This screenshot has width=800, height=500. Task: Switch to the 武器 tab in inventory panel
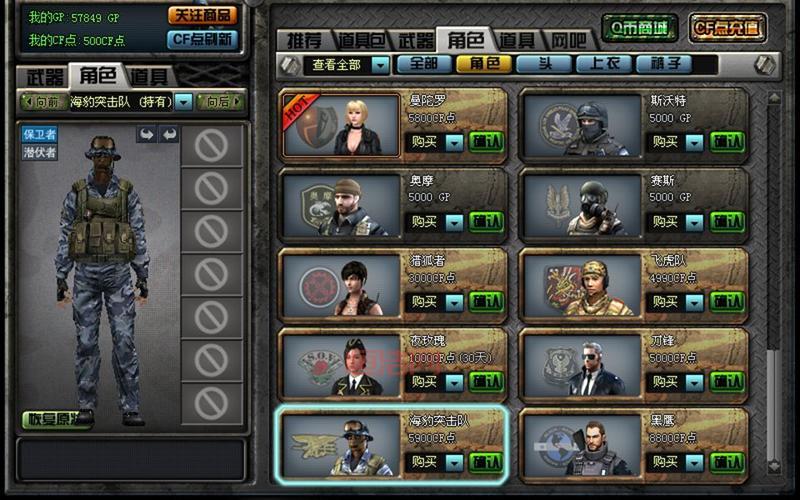pyautogui.click(x=44, y=75)
